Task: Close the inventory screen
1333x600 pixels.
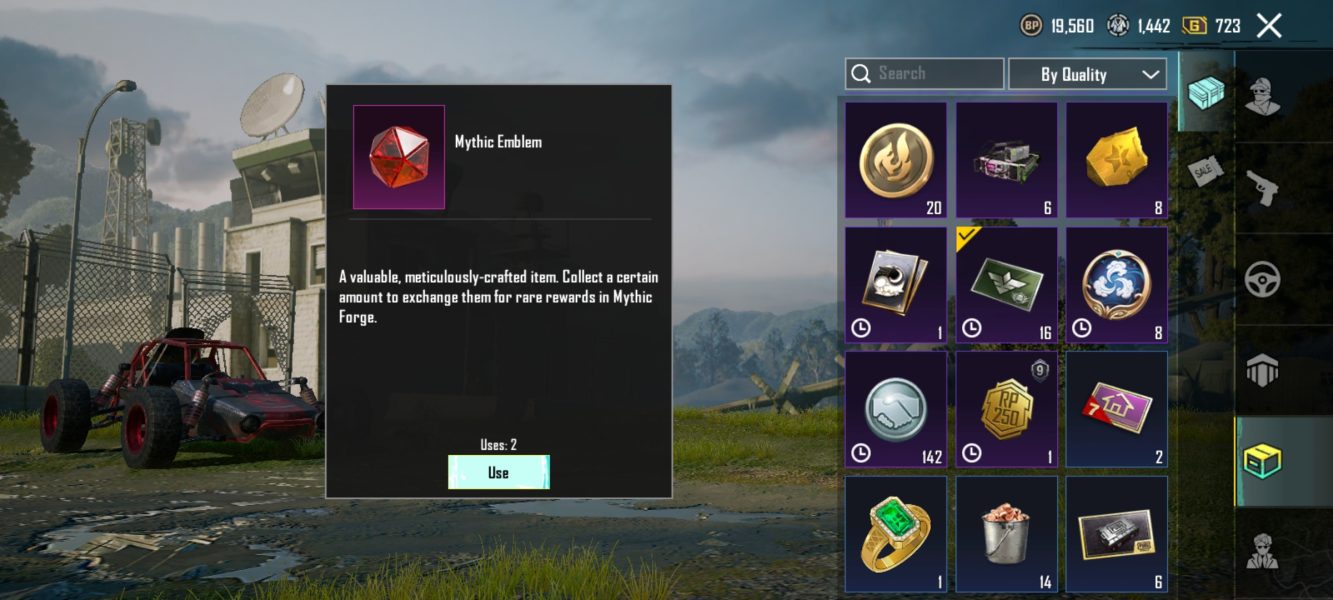Action: pos(1269,26)
